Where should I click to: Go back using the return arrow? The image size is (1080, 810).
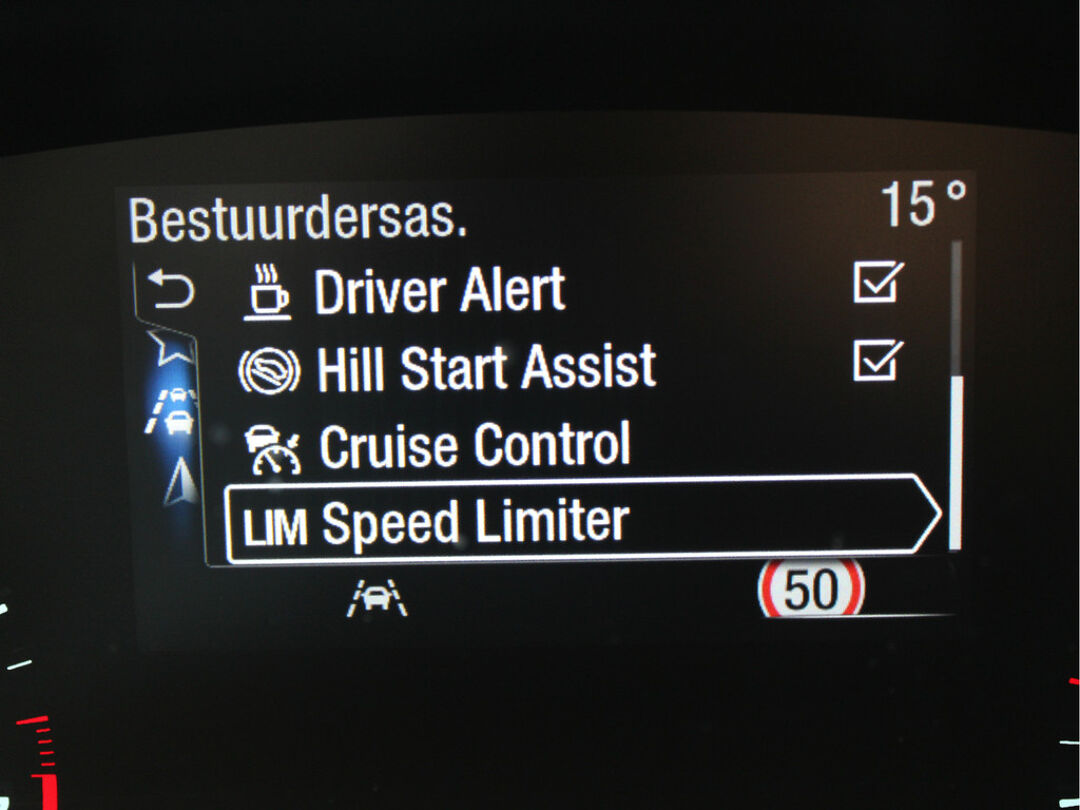pos(171,292)
